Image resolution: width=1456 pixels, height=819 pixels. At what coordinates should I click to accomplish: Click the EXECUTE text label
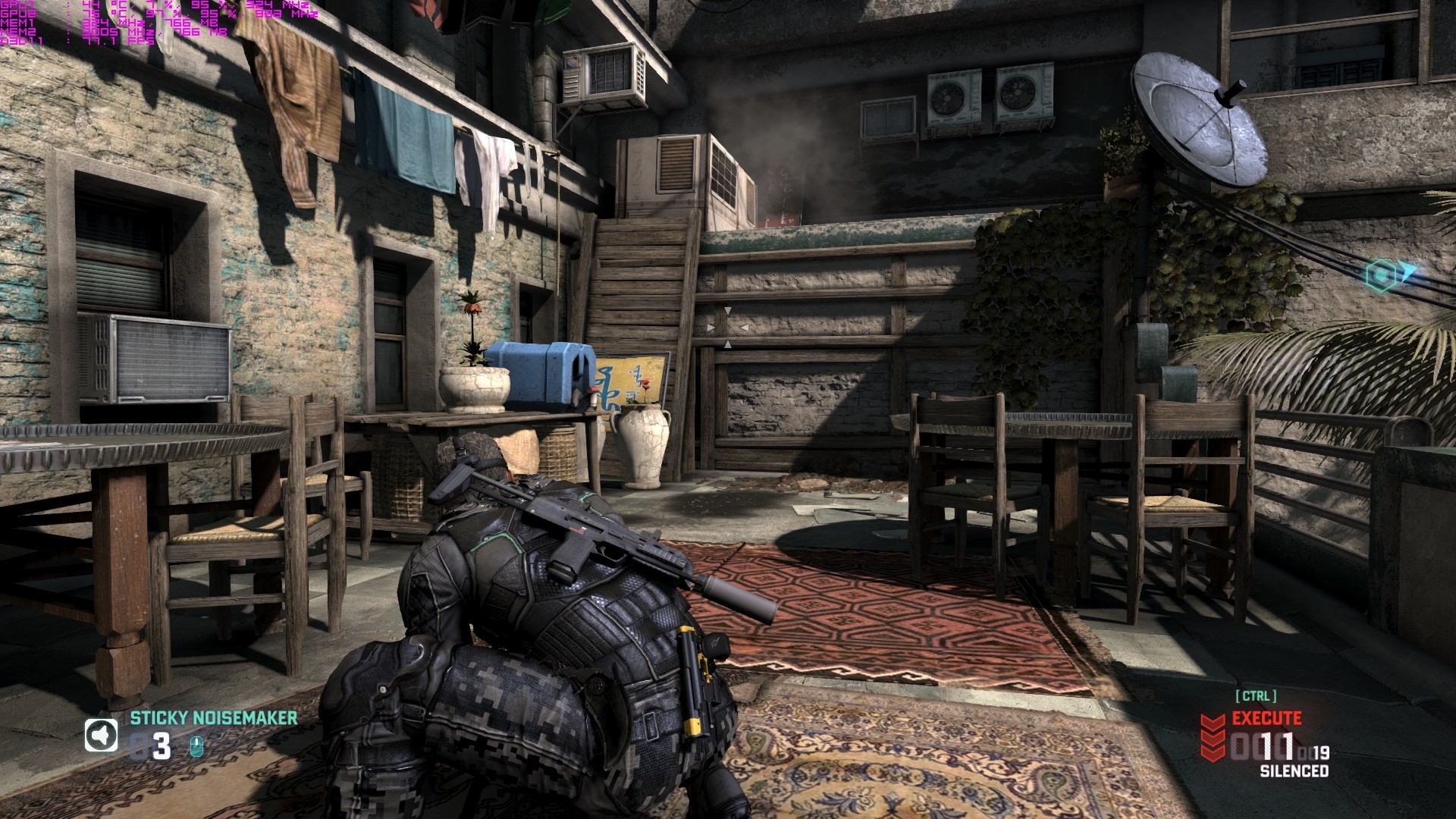1266,718
